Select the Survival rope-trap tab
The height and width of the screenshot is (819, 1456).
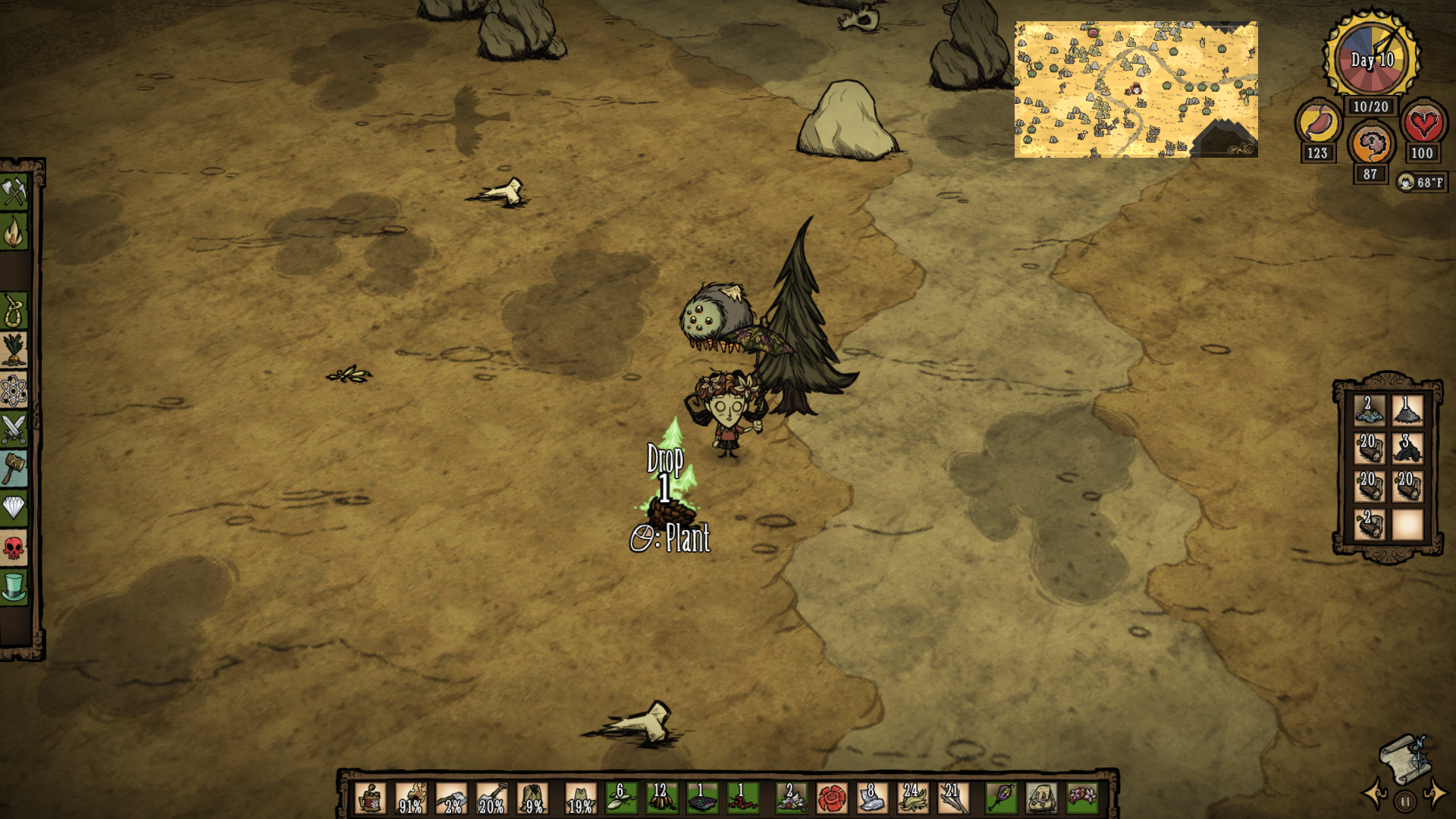tap(14, 311)
